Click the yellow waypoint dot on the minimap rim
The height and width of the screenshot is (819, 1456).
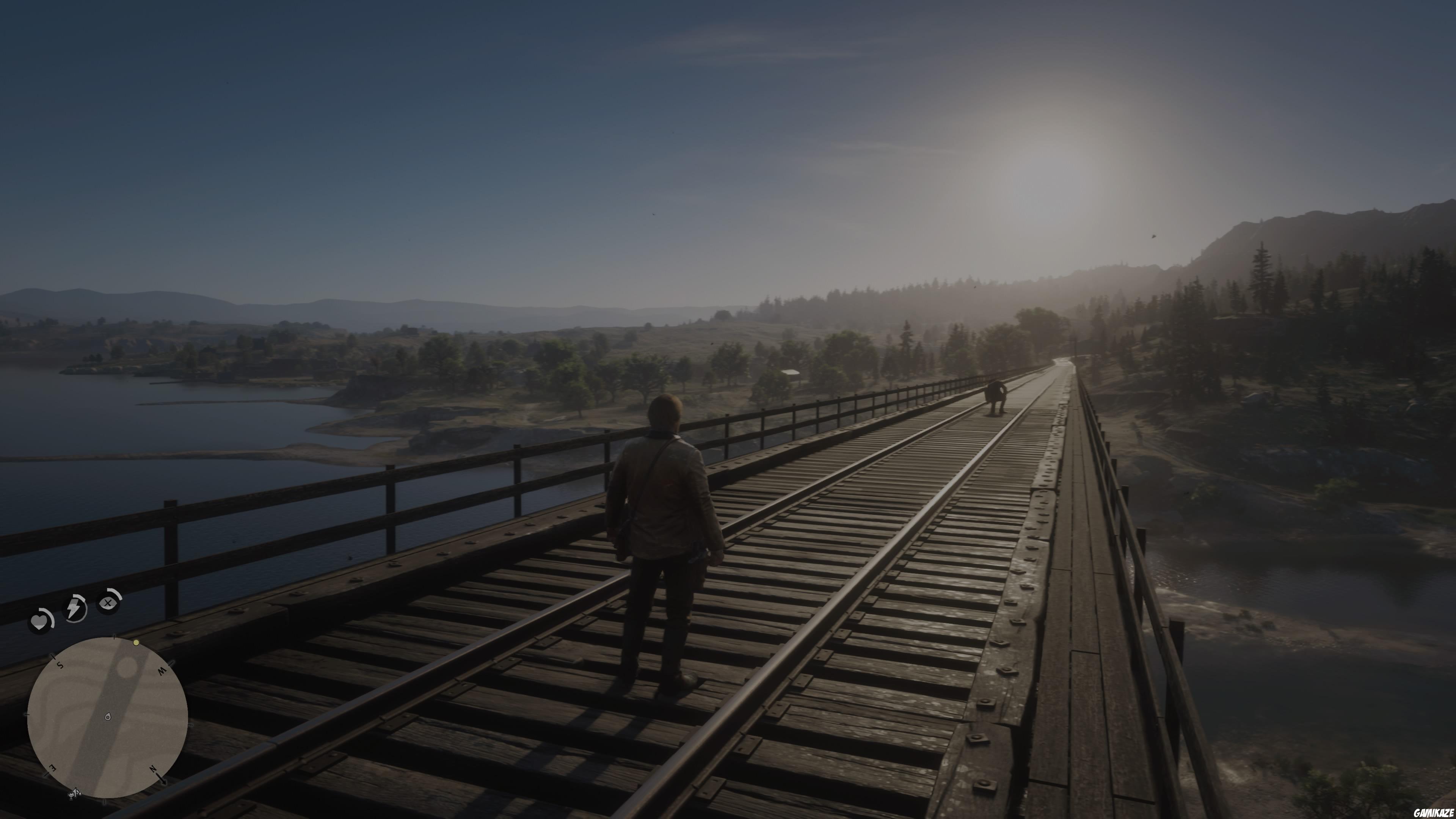136,643
